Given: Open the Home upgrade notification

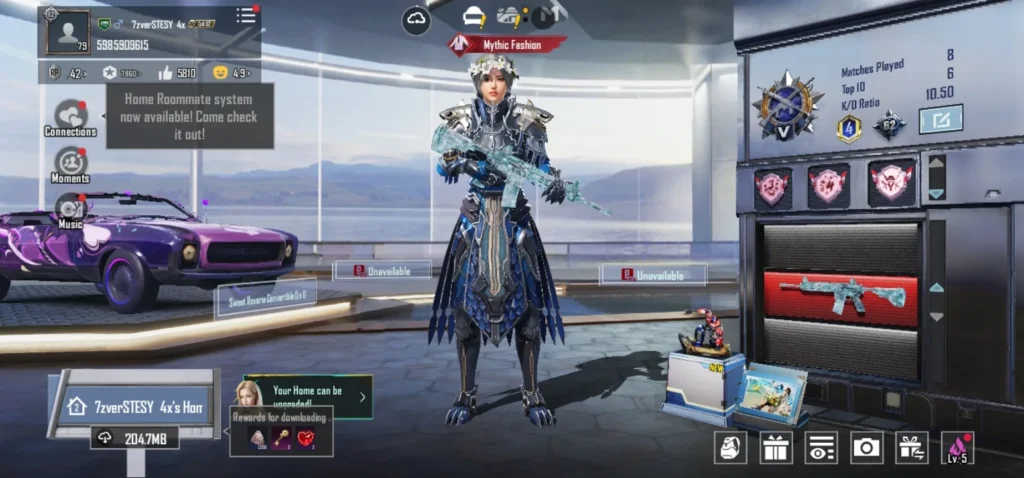Looking at the screenshot, I should (308, 397).
